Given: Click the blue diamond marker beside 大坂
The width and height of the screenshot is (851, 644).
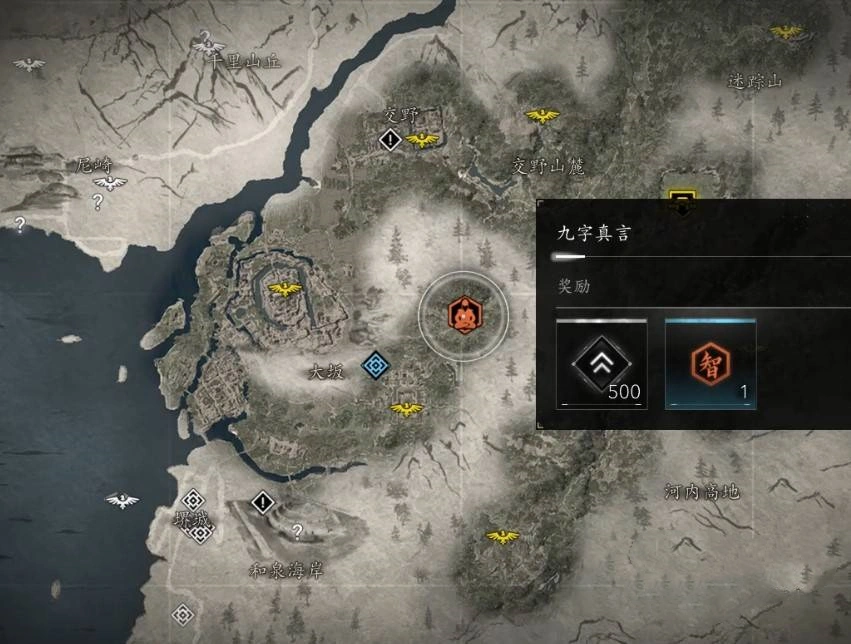Looking at the screenshot, I should coord(375,366).
